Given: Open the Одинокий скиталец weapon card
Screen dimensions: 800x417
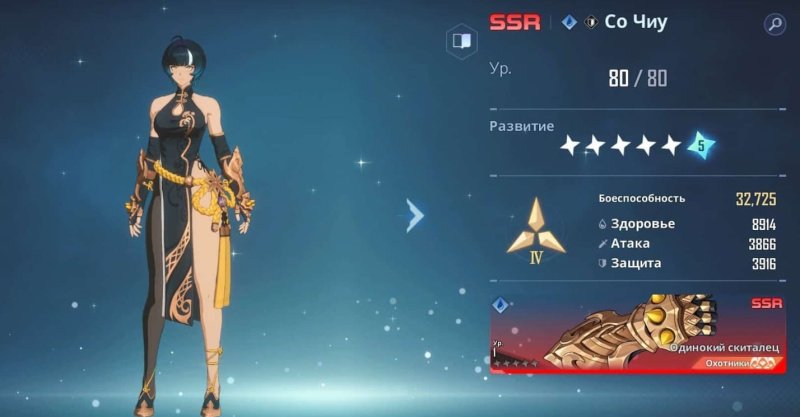Looking at the screenshot, I should click(637, 333).
